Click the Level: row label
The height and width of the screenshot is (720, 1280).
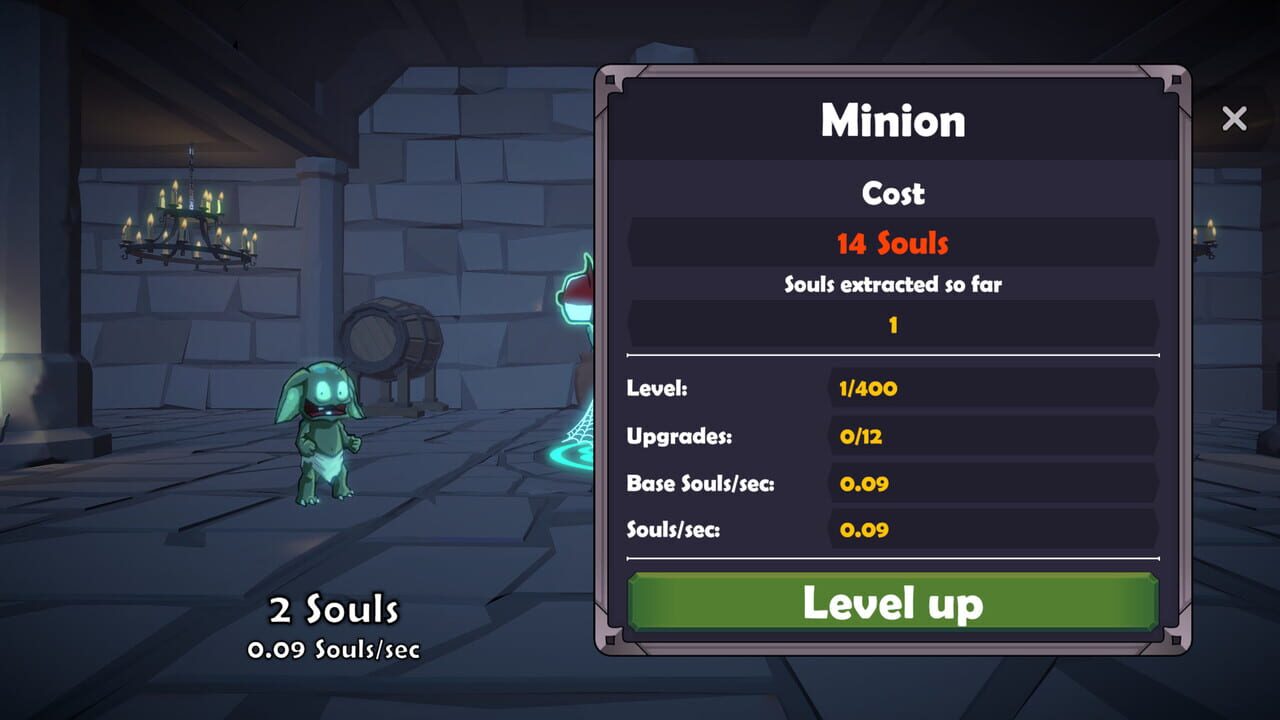click(655, 389)
